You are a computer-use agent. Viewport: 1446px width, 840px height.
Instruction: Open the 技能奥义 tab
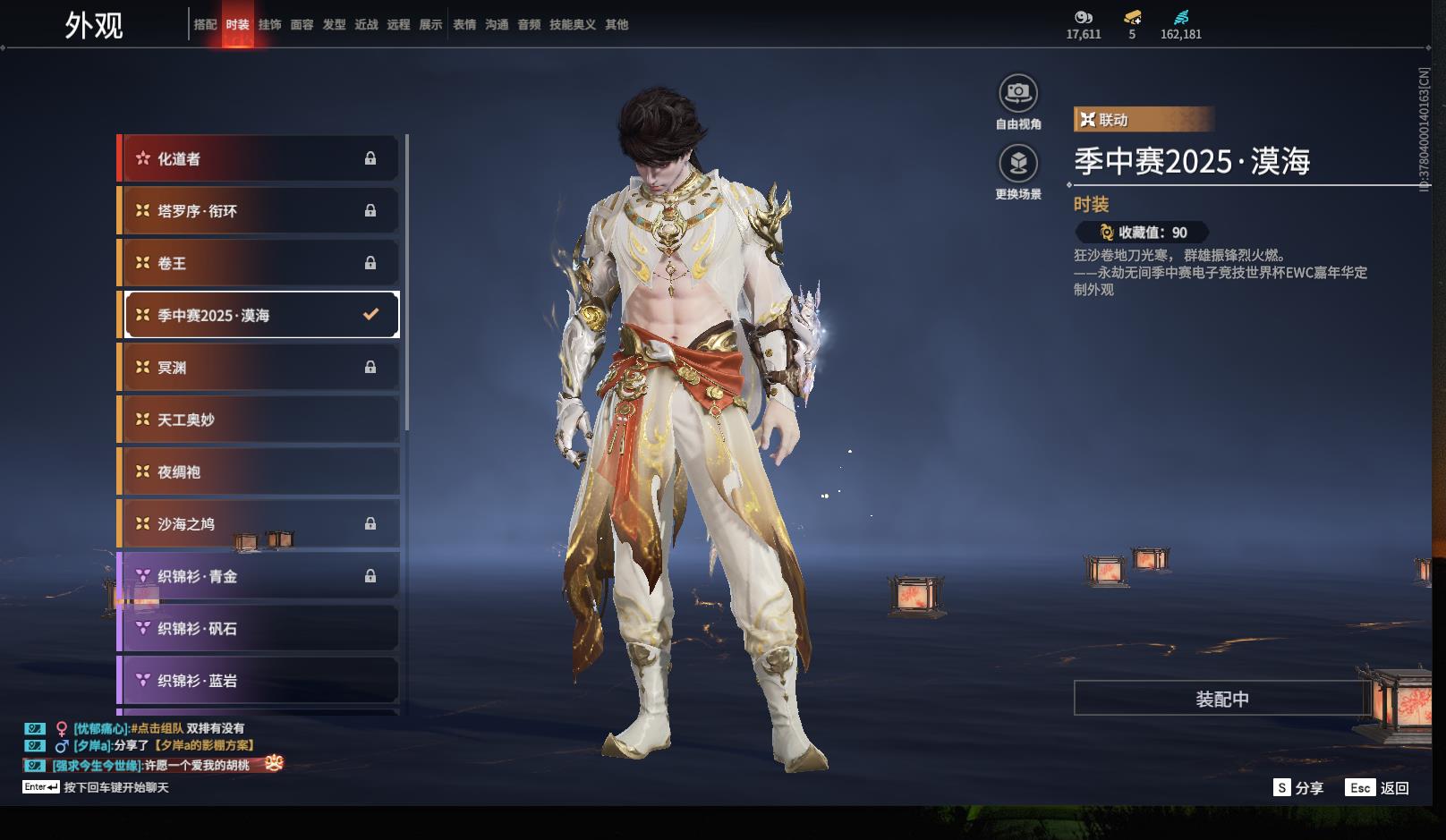572,25
